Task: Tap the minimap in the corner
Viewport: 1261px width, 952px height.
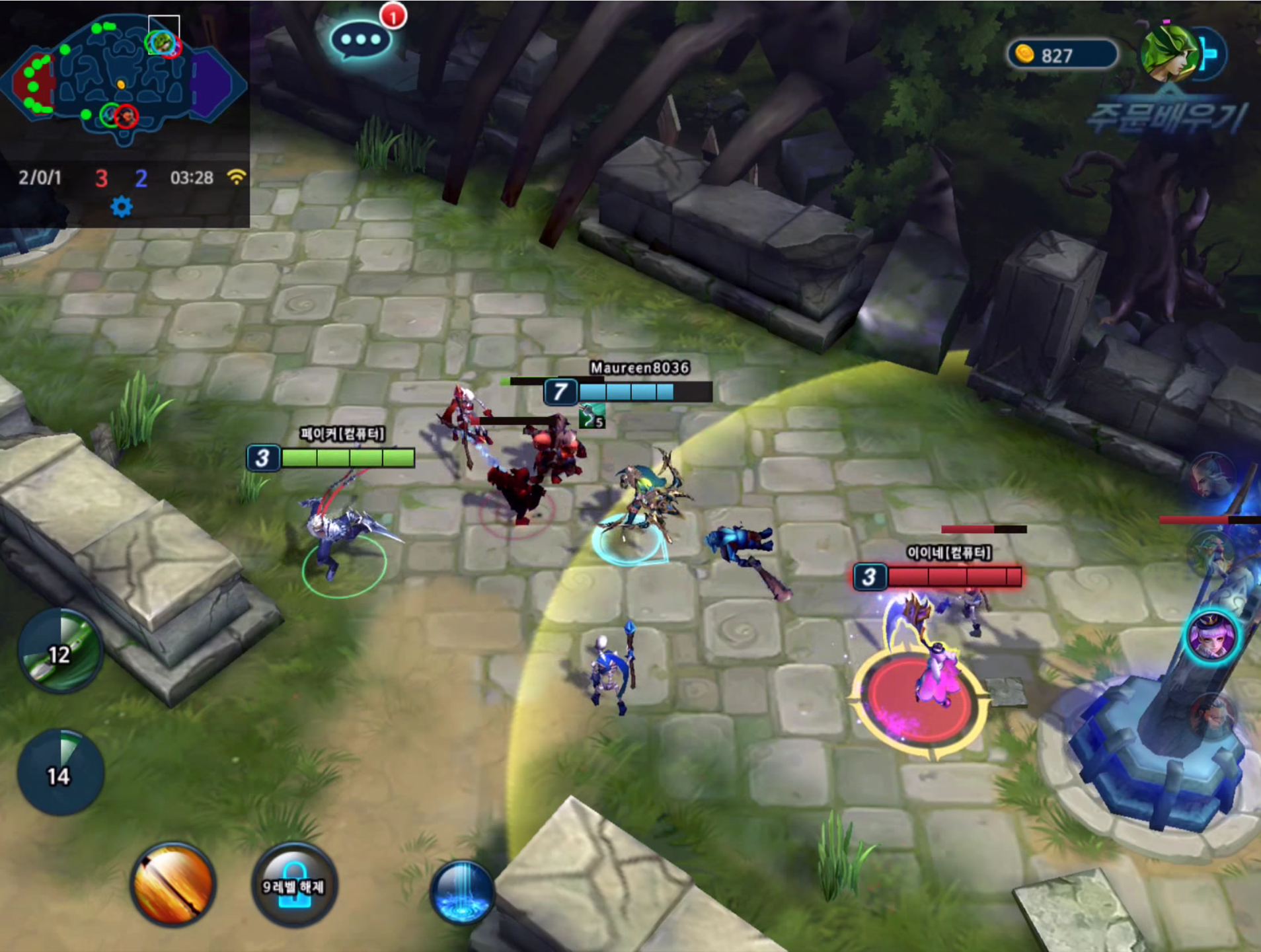Action: click(126, 79)
